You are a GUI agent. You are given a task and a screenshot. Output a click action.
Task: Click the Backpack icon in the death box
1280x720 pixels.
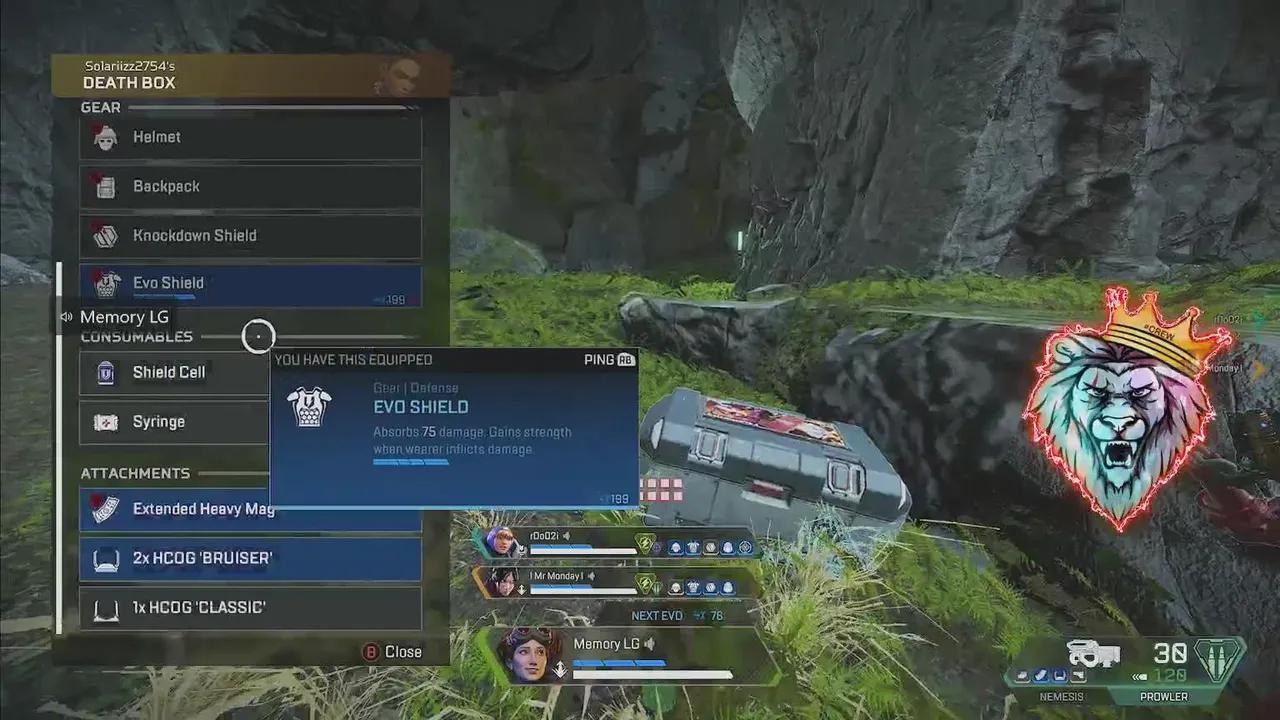click(107, 187)
